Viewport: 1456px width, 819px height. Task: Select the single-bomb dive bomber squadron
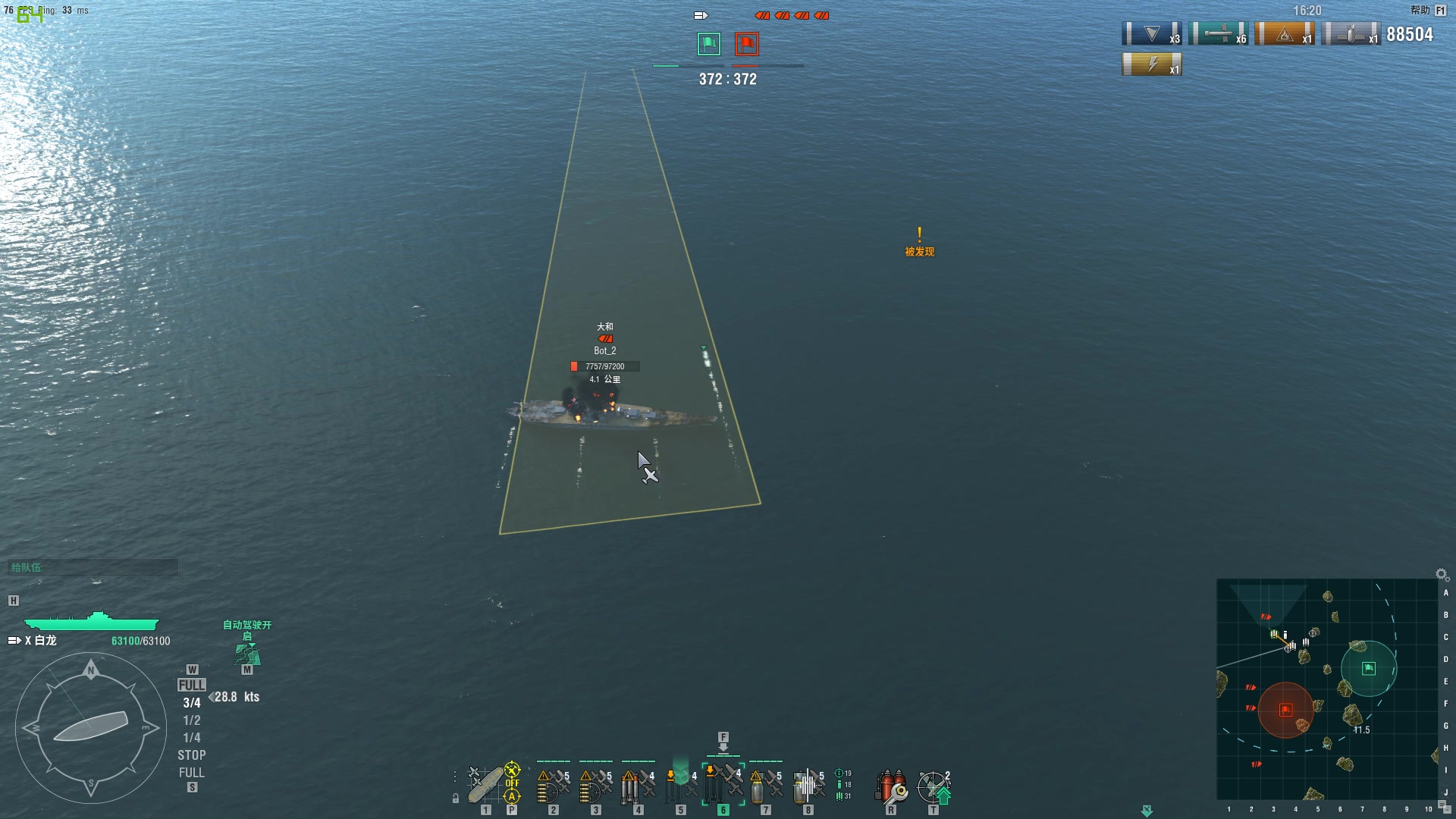[x=765, y=786]
